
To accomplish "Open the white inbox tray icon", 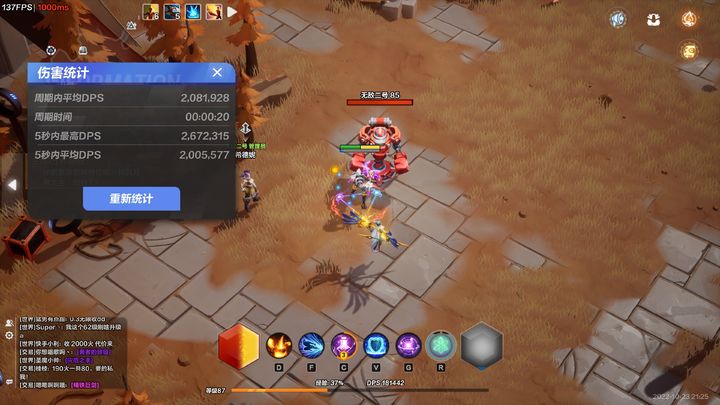I will [x=653, y=19].
